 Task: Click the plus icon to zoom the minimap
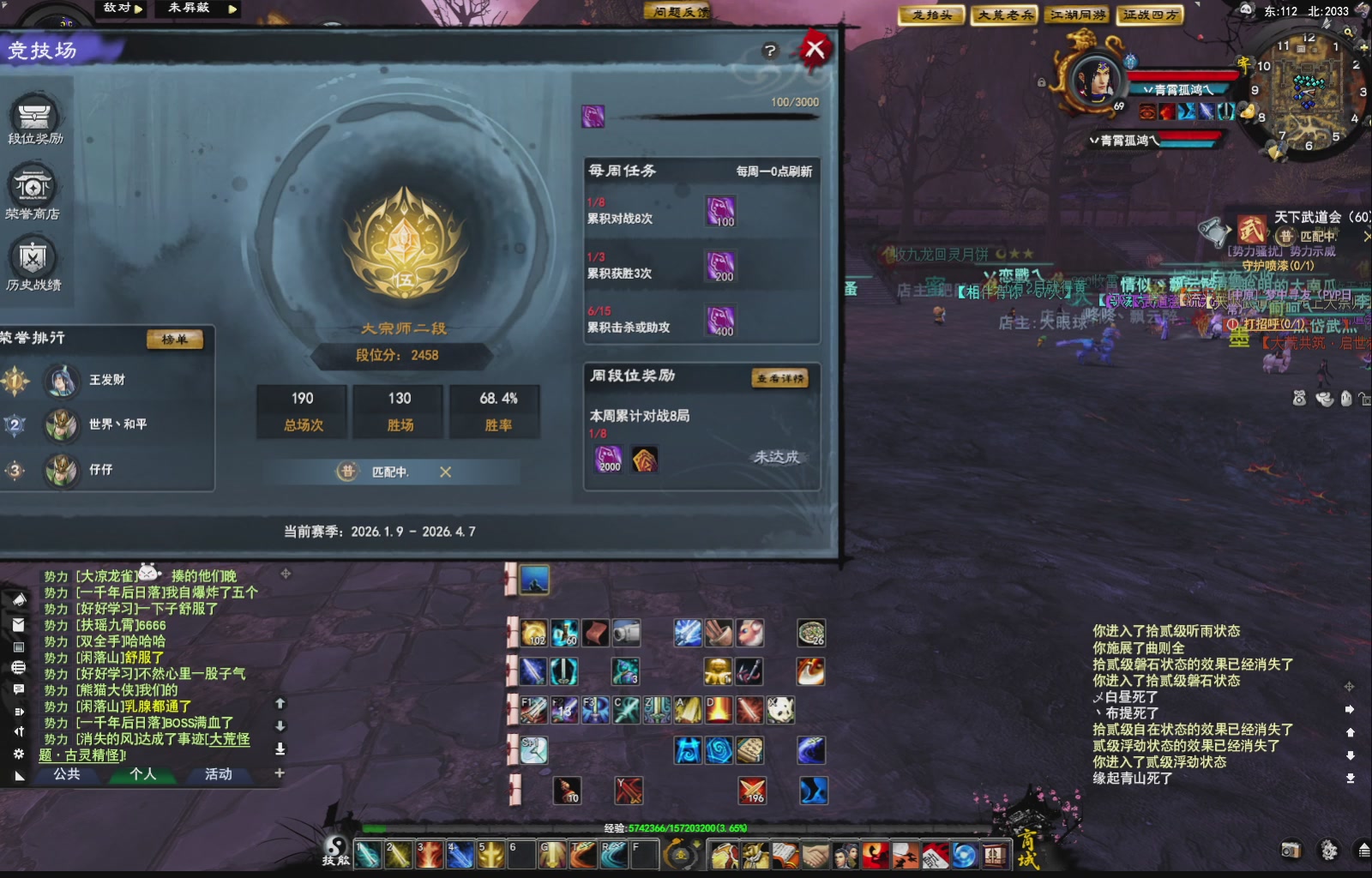point(1363,48)
